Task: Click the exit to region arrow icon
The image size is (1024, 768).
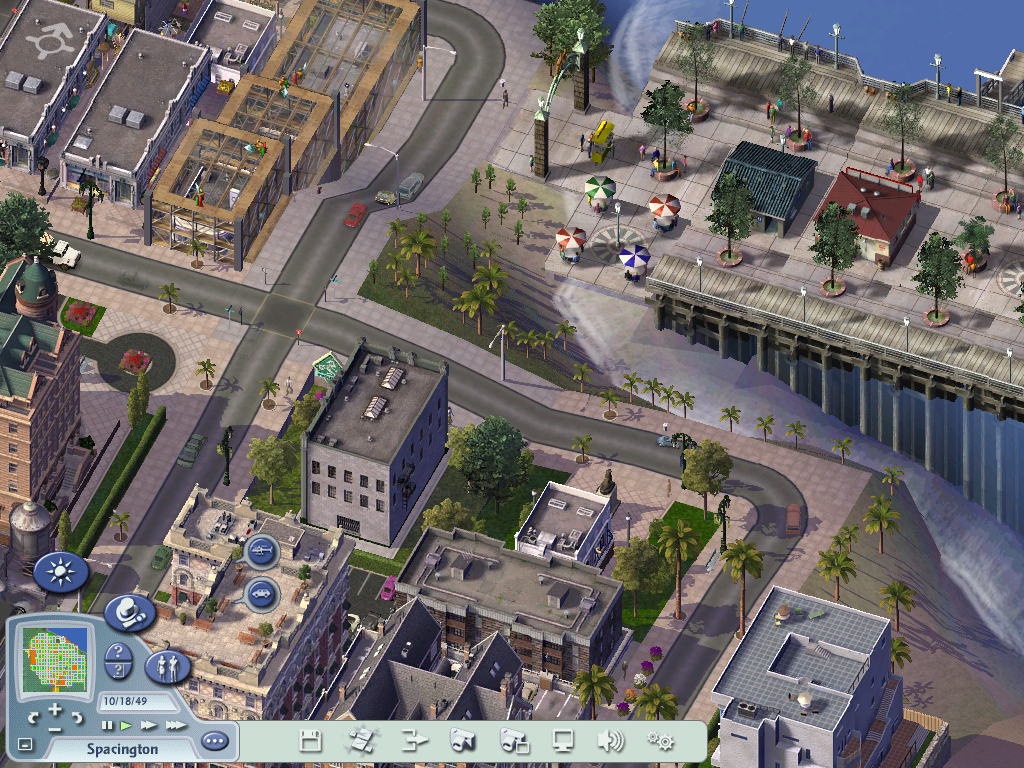Action: tap(413, 741)
